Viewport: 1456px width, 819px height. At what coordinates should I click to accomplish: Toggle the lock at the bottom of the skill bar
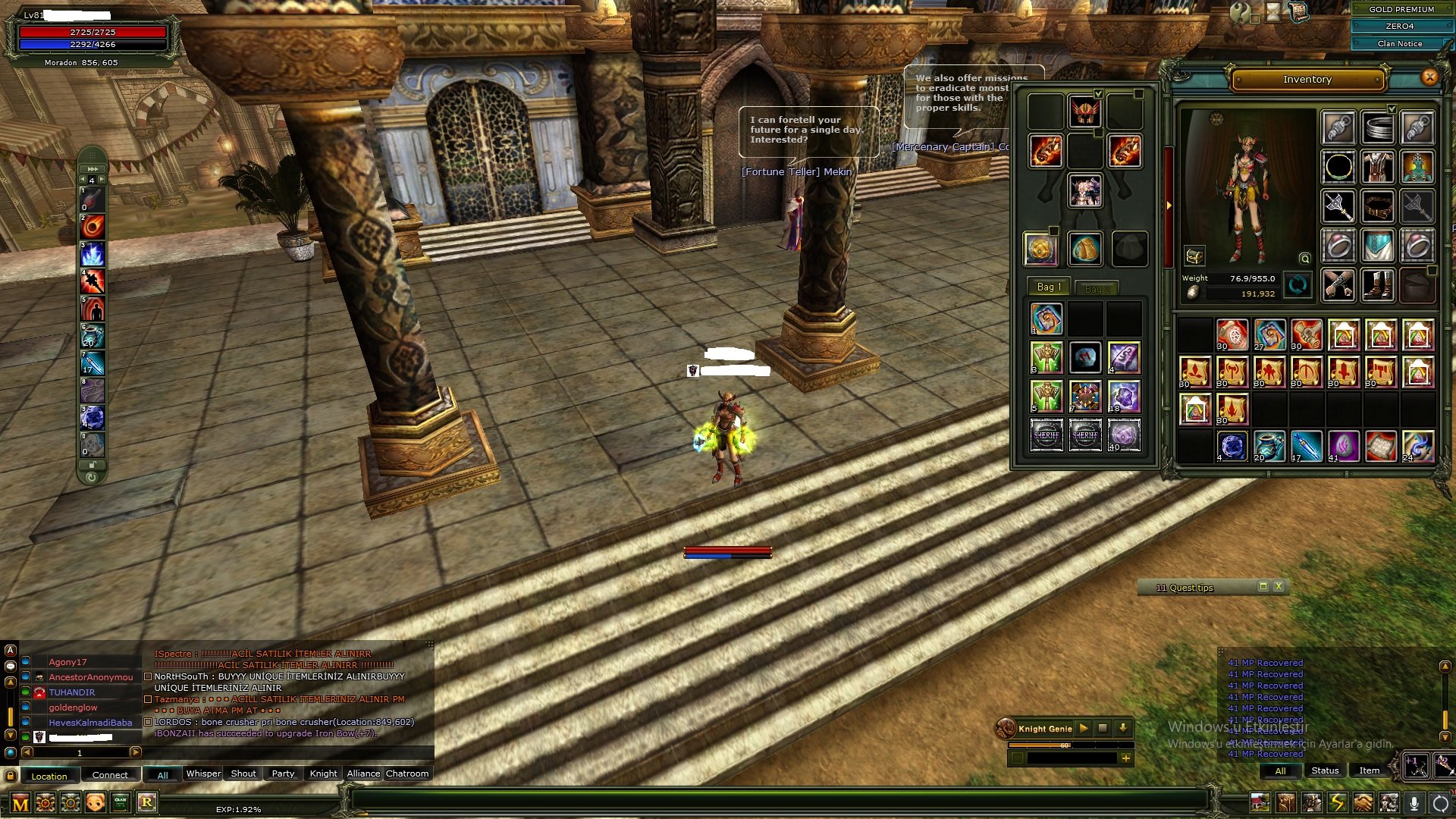91,466
